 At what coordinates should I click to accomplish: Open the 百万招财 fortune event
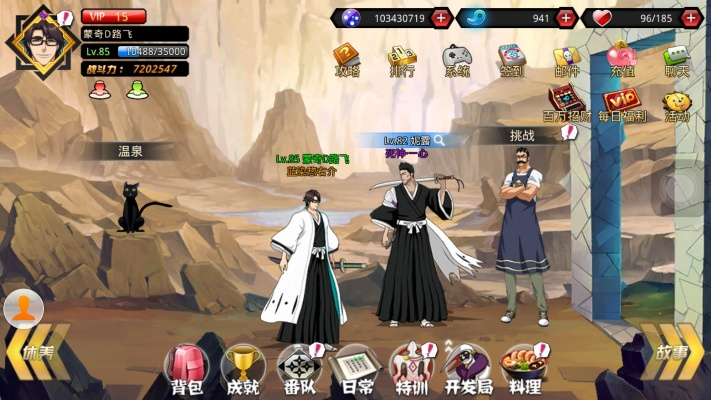click(566, 104)
